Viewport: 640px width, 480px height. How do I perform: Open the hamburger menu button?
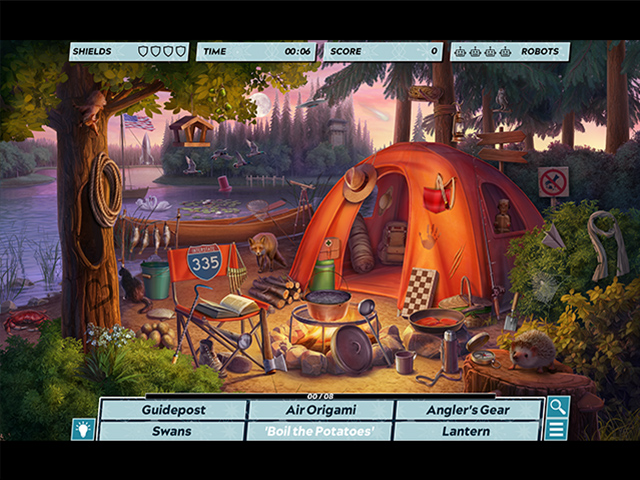point(556,430)
